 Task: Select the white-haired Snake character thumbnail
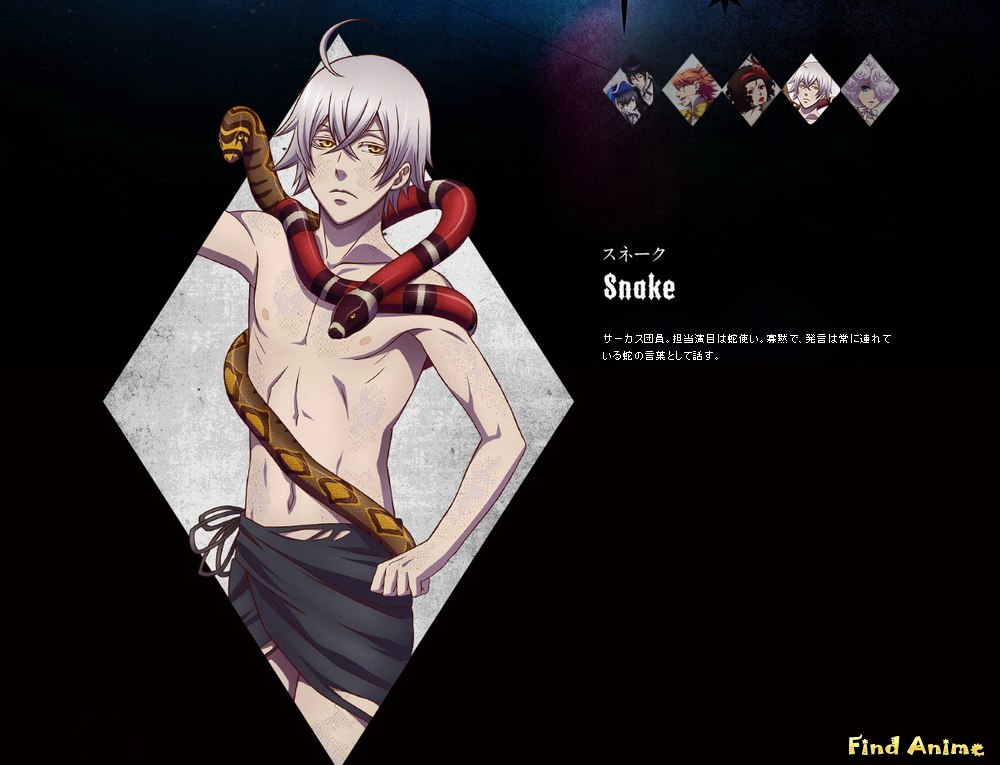click(812, 90)
